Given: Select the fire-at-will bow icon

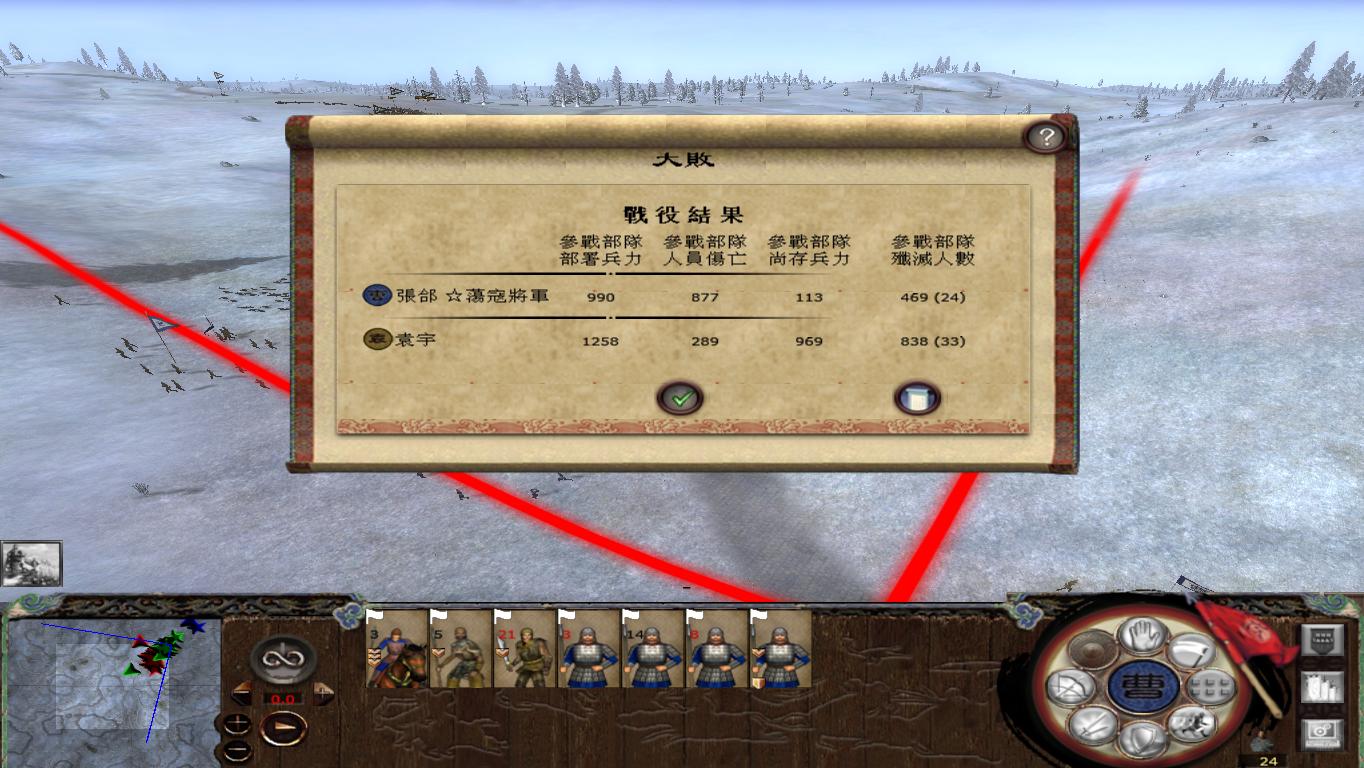Looking at the screenshot, I should [1071, 688].
